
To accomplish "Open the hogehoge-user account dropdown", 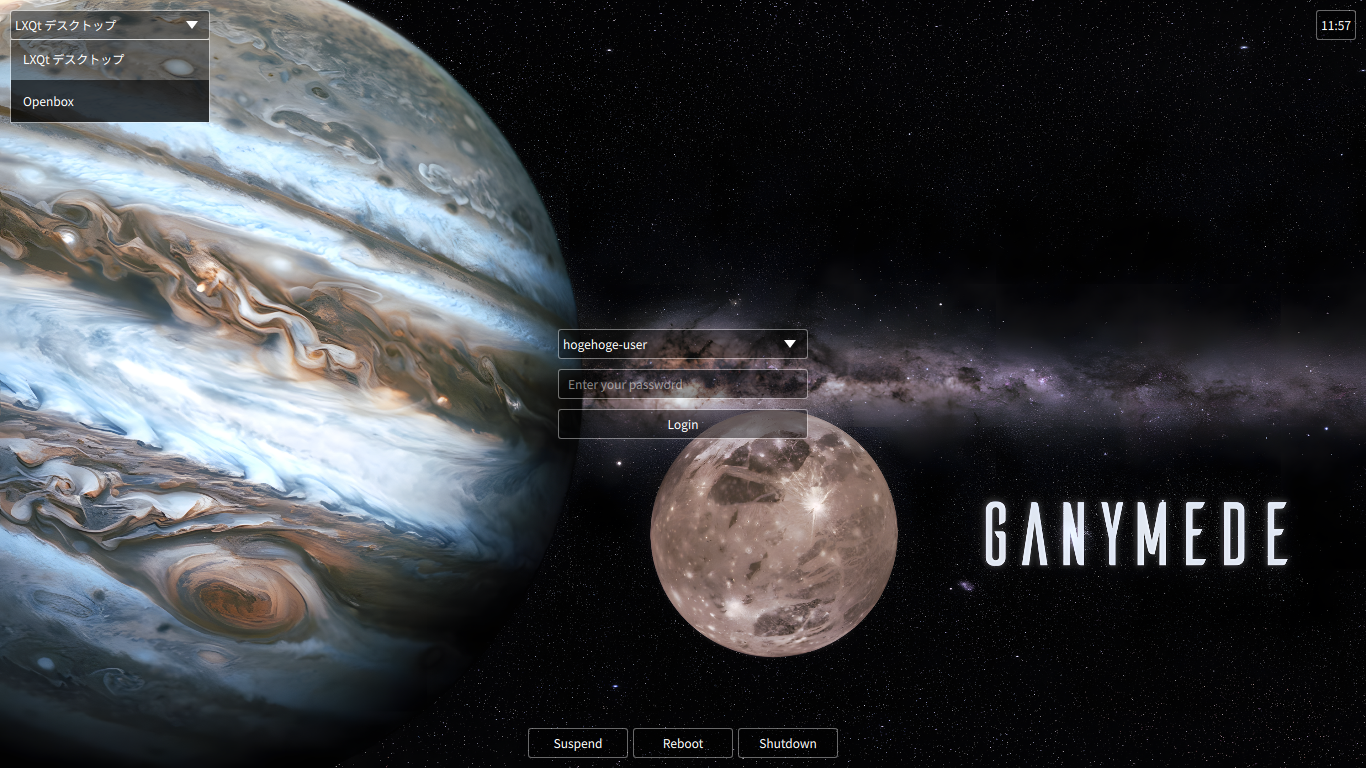I will tap(682, 344).
